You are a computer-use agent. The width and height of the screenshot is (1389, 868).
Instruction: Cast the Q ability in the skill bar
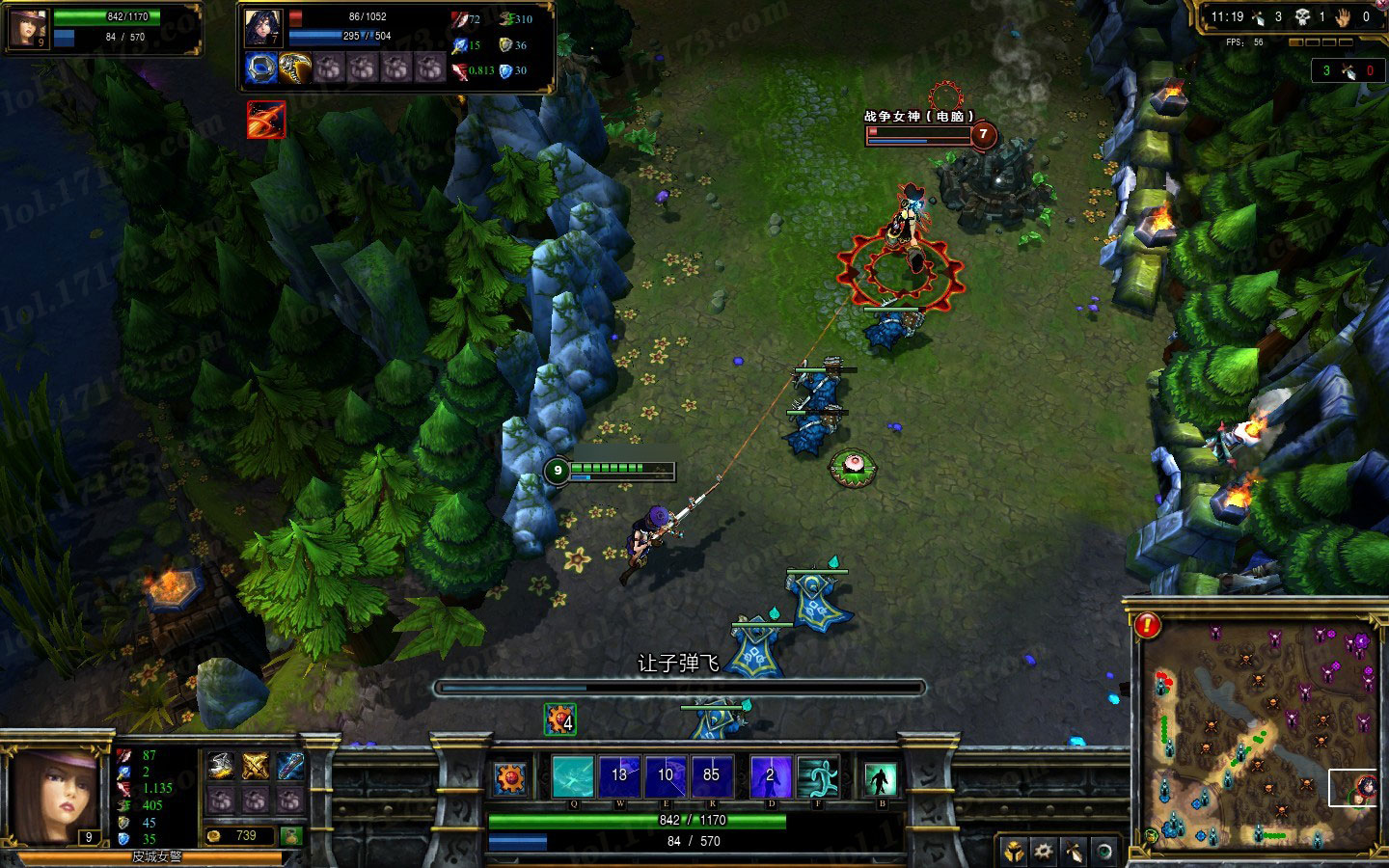click(x=573, y=776)
